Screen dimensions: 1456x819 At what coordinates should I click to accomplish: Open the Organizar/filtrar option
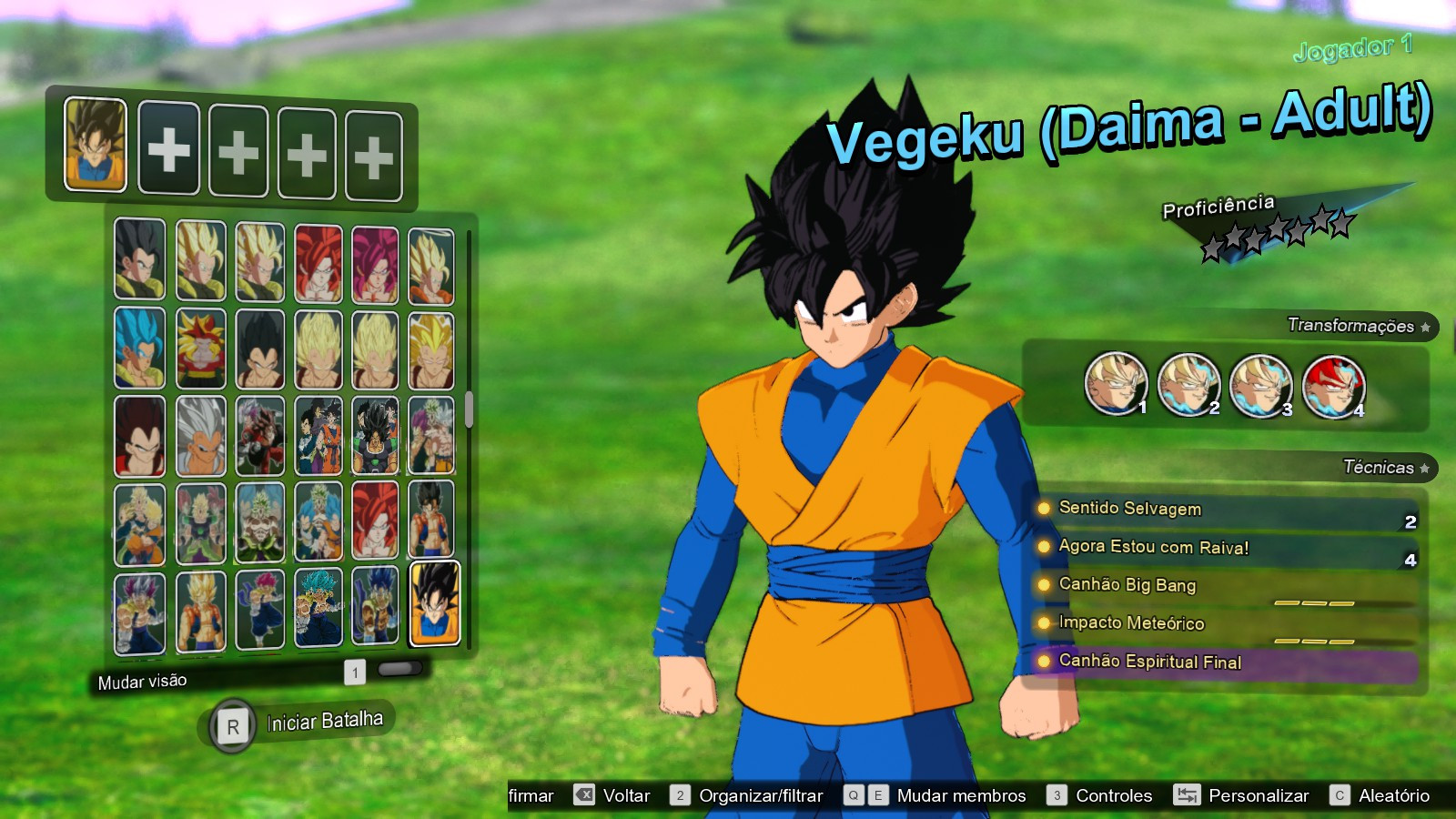(x=760, y=794)
